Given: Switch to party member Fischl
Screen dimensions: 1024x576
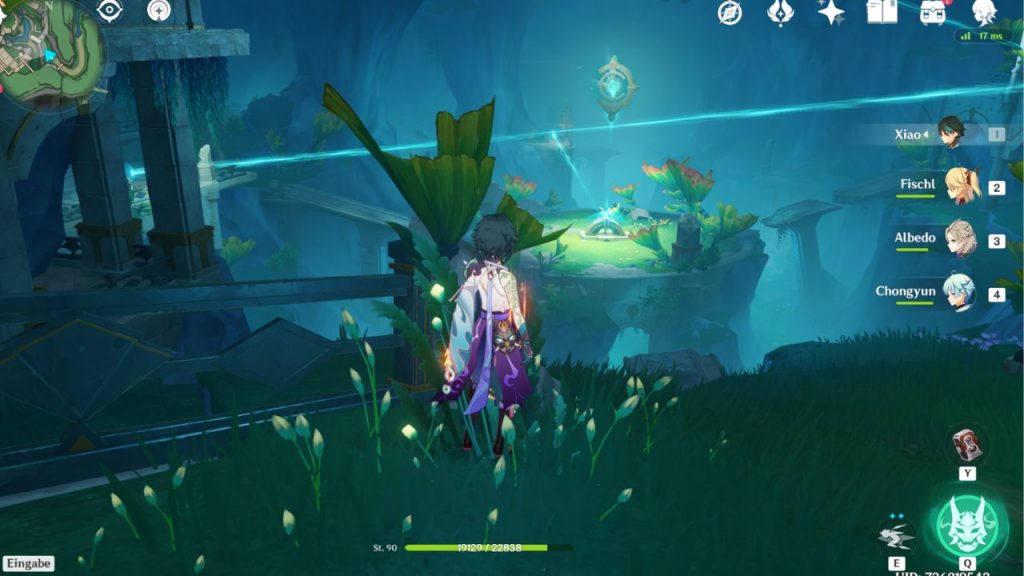Looking at the screenshot, I should [x=961, y=187].
